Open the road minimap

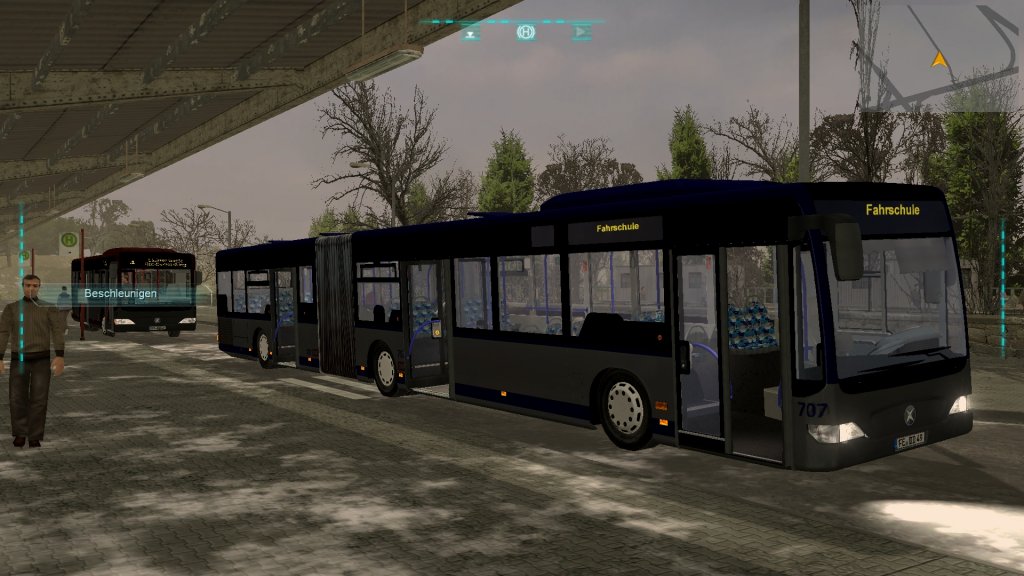[940, 60]
